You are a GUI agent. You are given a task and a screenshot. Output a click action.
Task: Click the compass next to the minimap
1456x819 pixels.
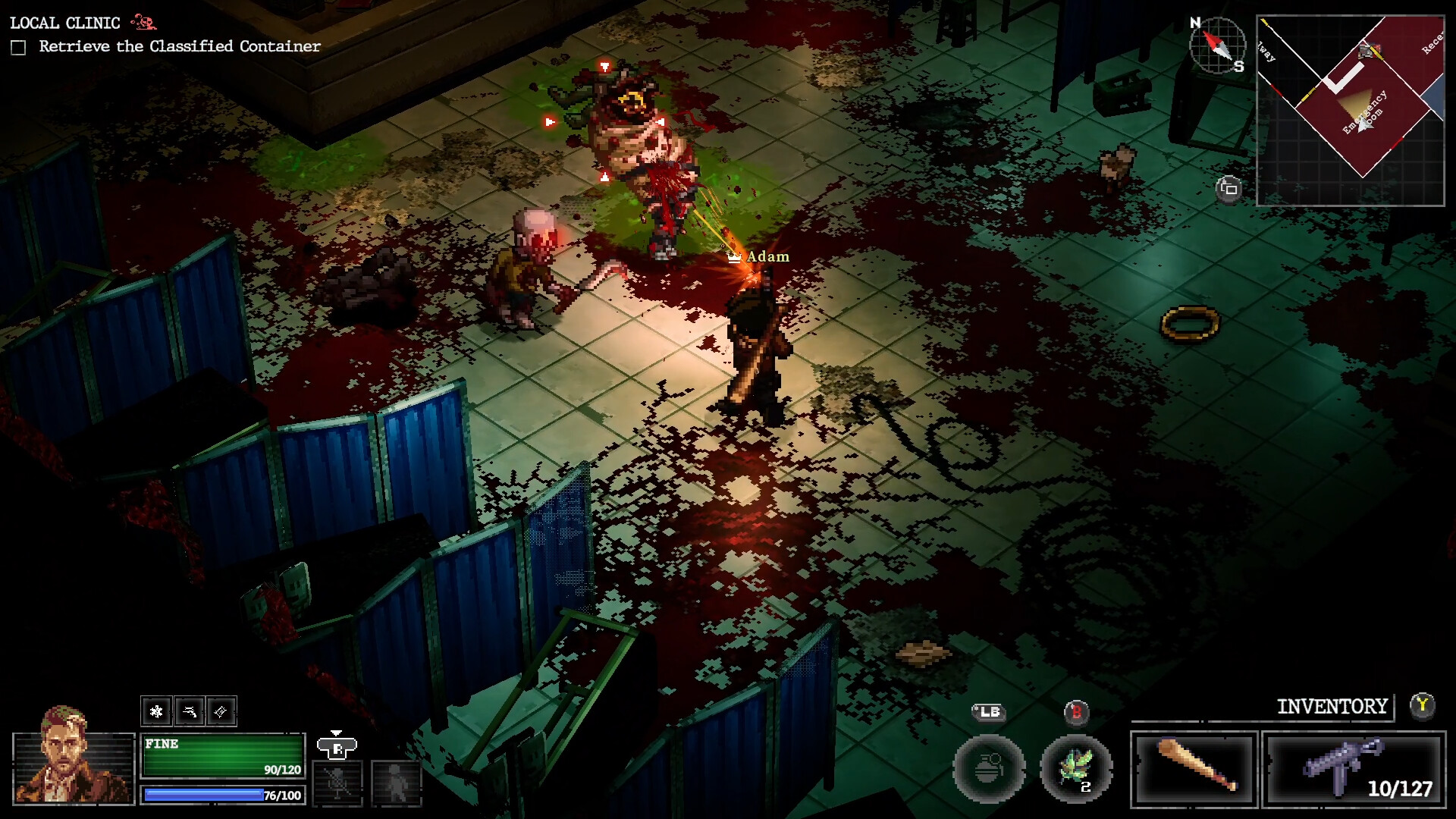tap(1217, 45)
